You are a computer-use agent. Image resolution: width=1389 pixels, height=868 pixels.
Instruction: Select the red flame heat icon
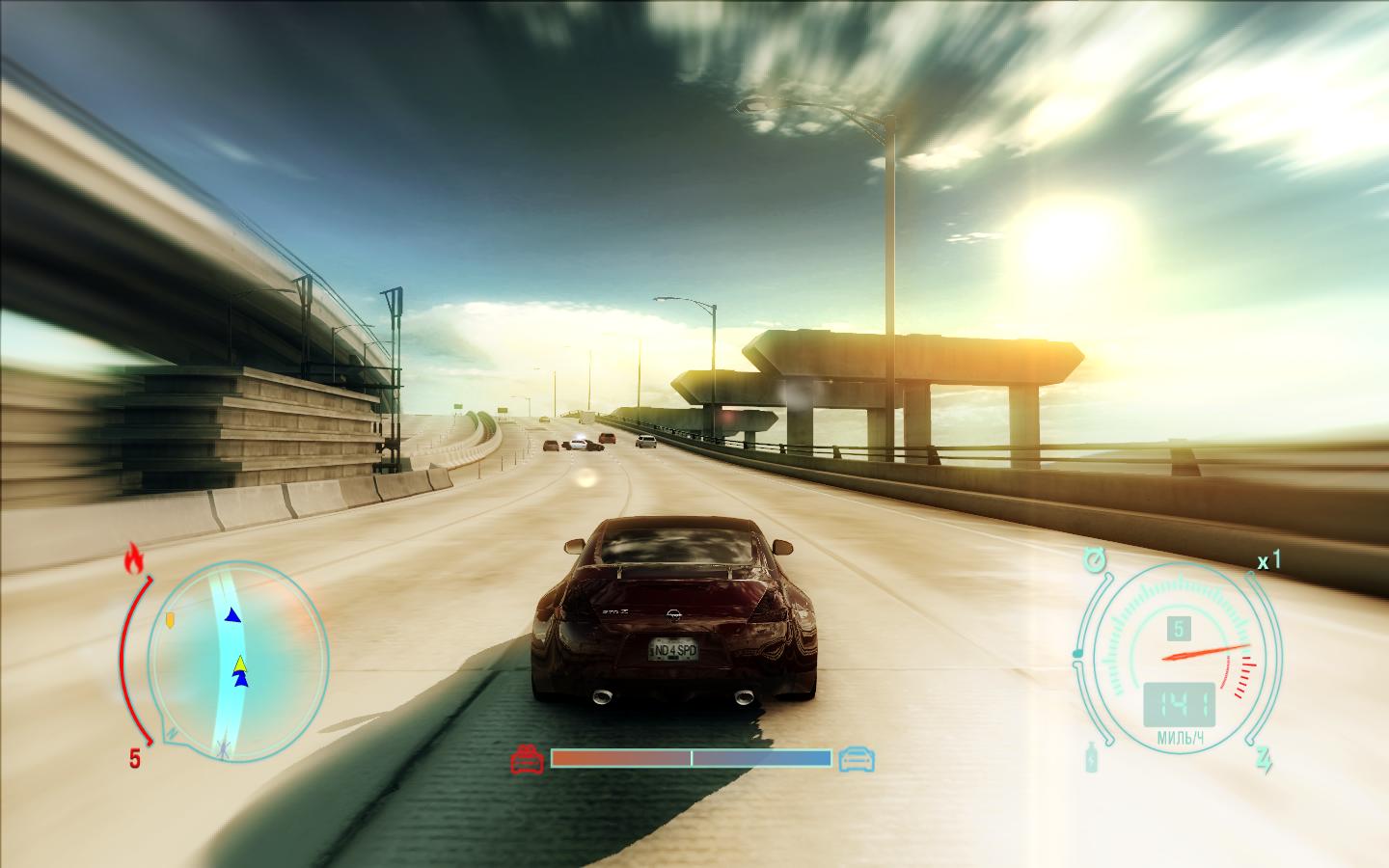click(135, 557)
